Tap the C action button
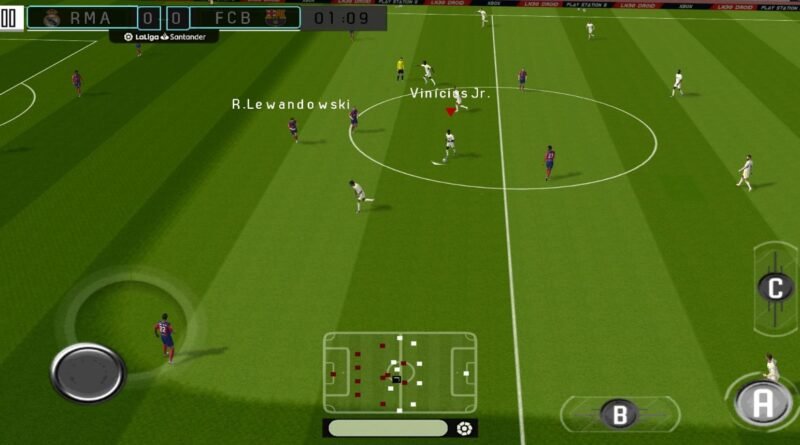Image resolution: width=800 pixels, height=445 pixels. tap(775, 287)
